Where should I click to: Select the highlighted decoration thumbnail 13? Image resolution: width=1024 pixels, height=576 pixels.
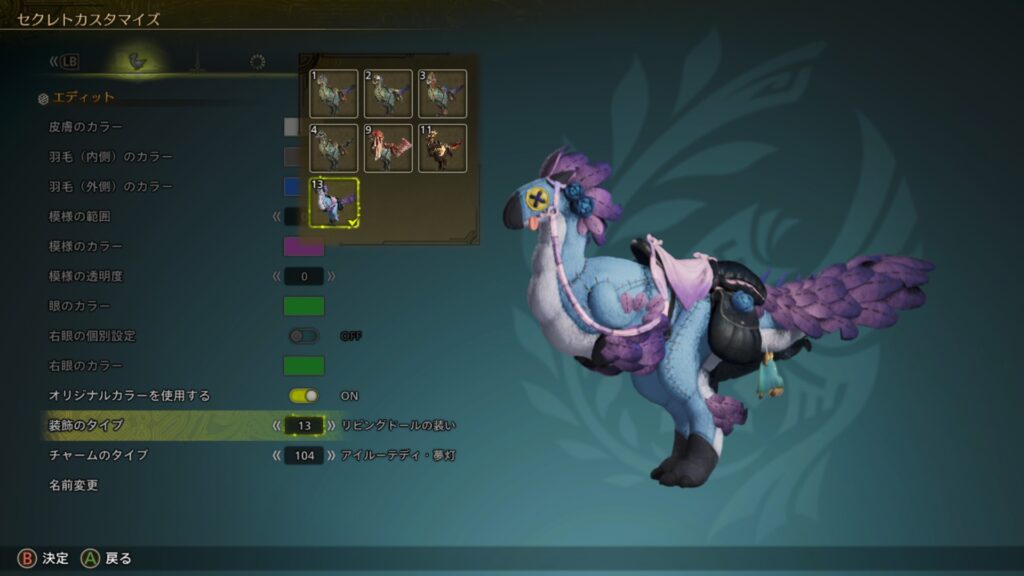coord(334,202)
